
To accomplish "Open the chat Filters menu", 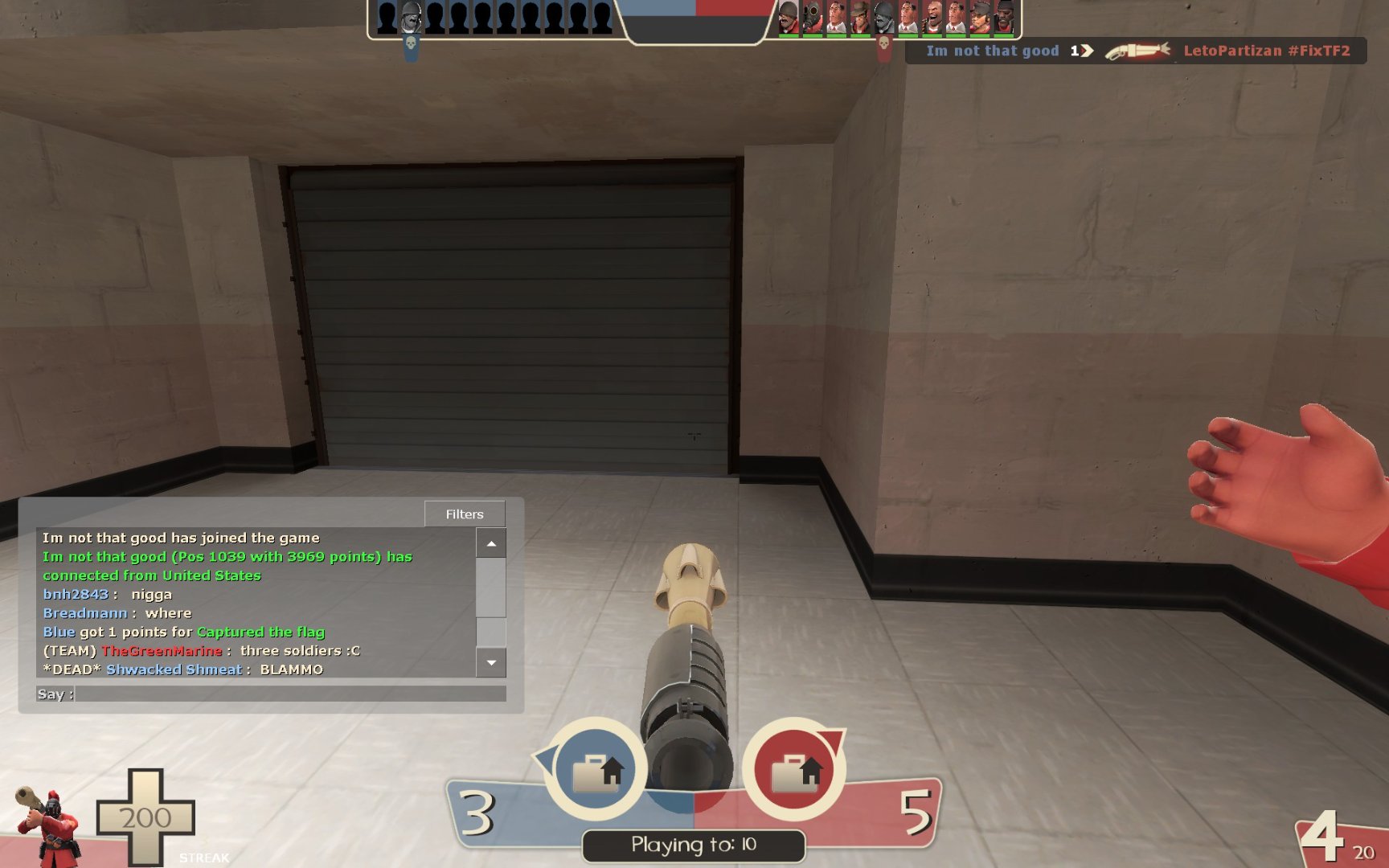I will click(x=465, y=514).
